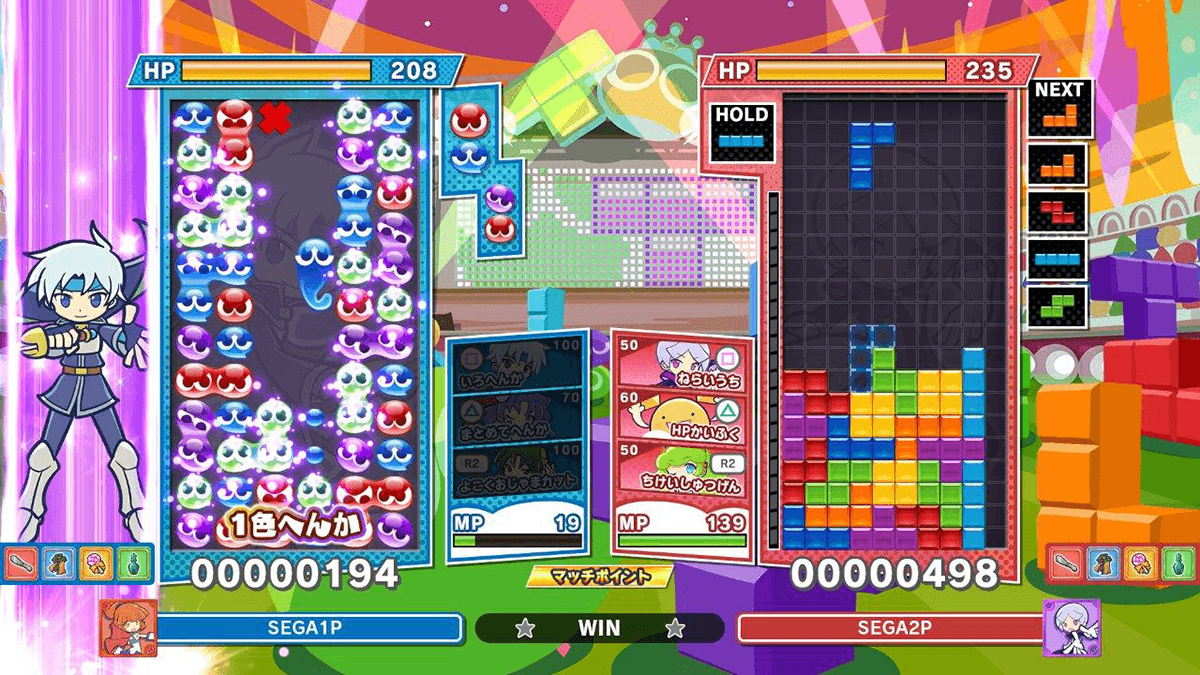Click the HOLD piece box
This screenshot has height=675, width=1200.
(742, 132)
